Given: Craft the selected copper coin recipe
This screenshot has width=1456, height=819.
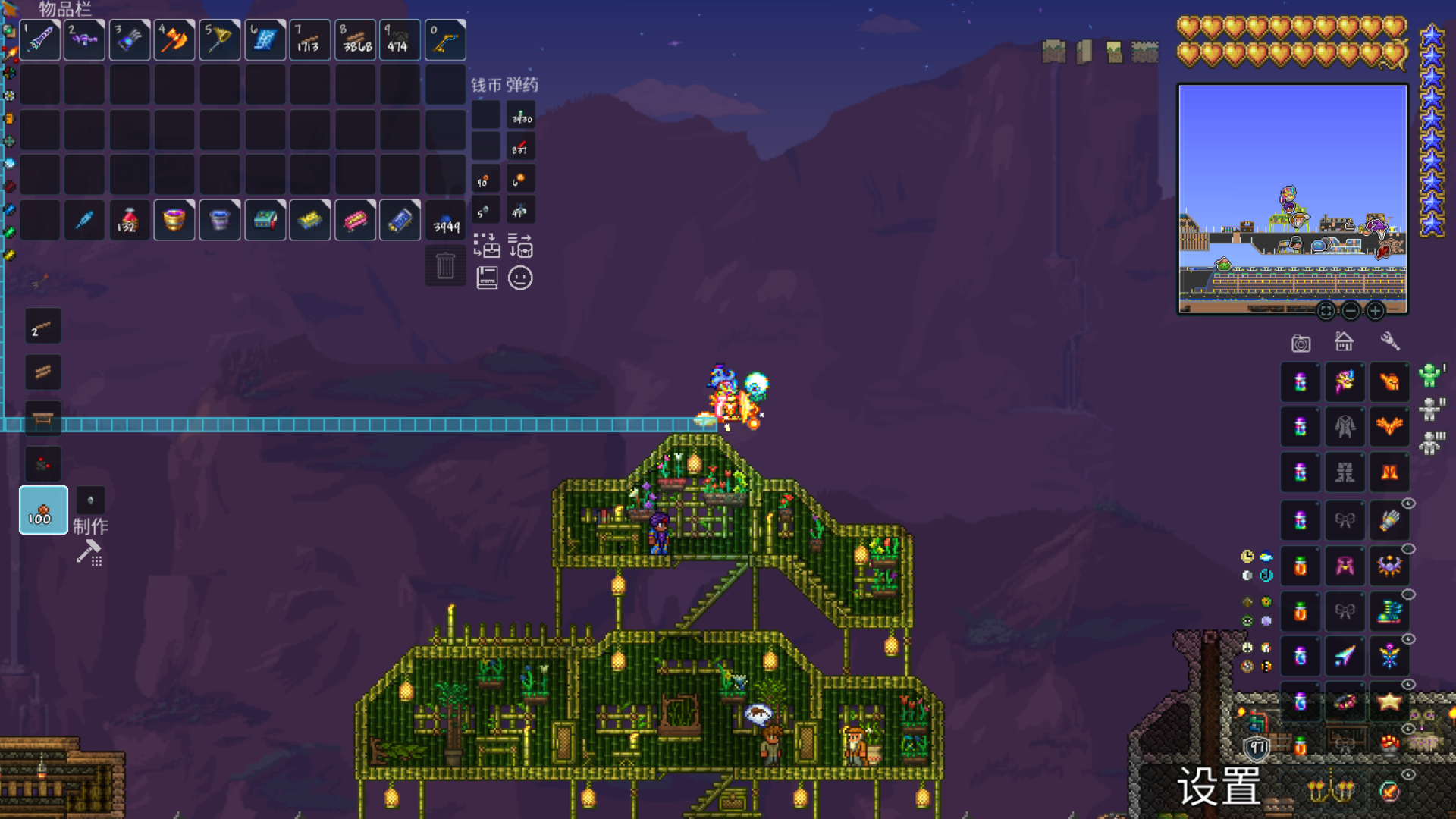Looking at the screenshot, I should 43,510.
